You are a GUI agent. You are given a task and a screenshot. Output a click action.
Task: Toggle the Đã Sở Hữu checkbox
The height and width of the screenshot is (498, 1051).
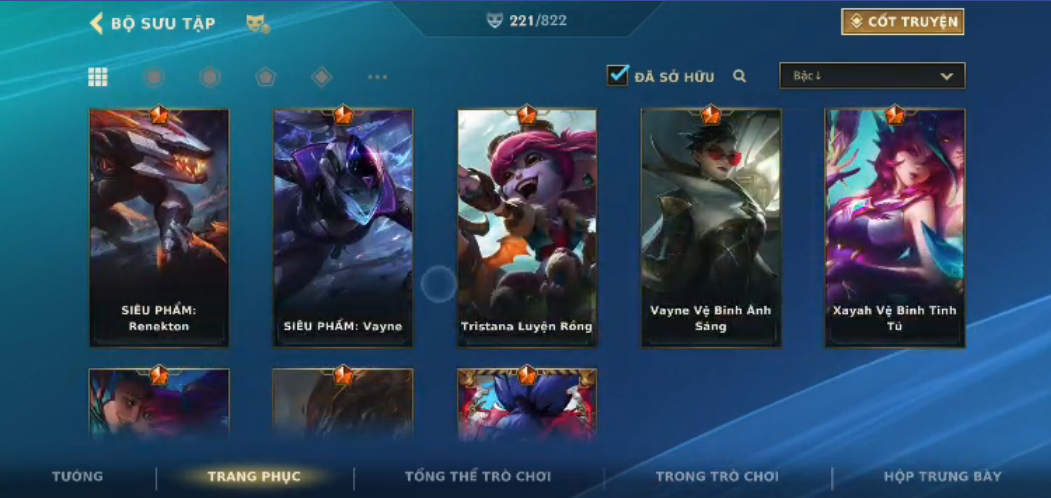pos(618,75)
